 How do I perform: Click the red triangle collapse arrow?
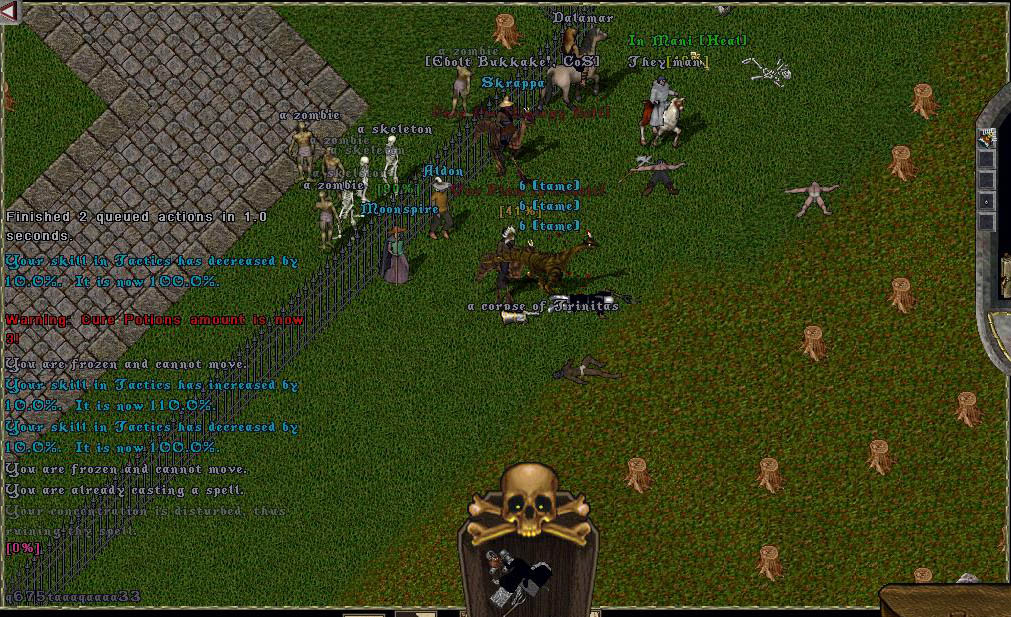point(10,12)
